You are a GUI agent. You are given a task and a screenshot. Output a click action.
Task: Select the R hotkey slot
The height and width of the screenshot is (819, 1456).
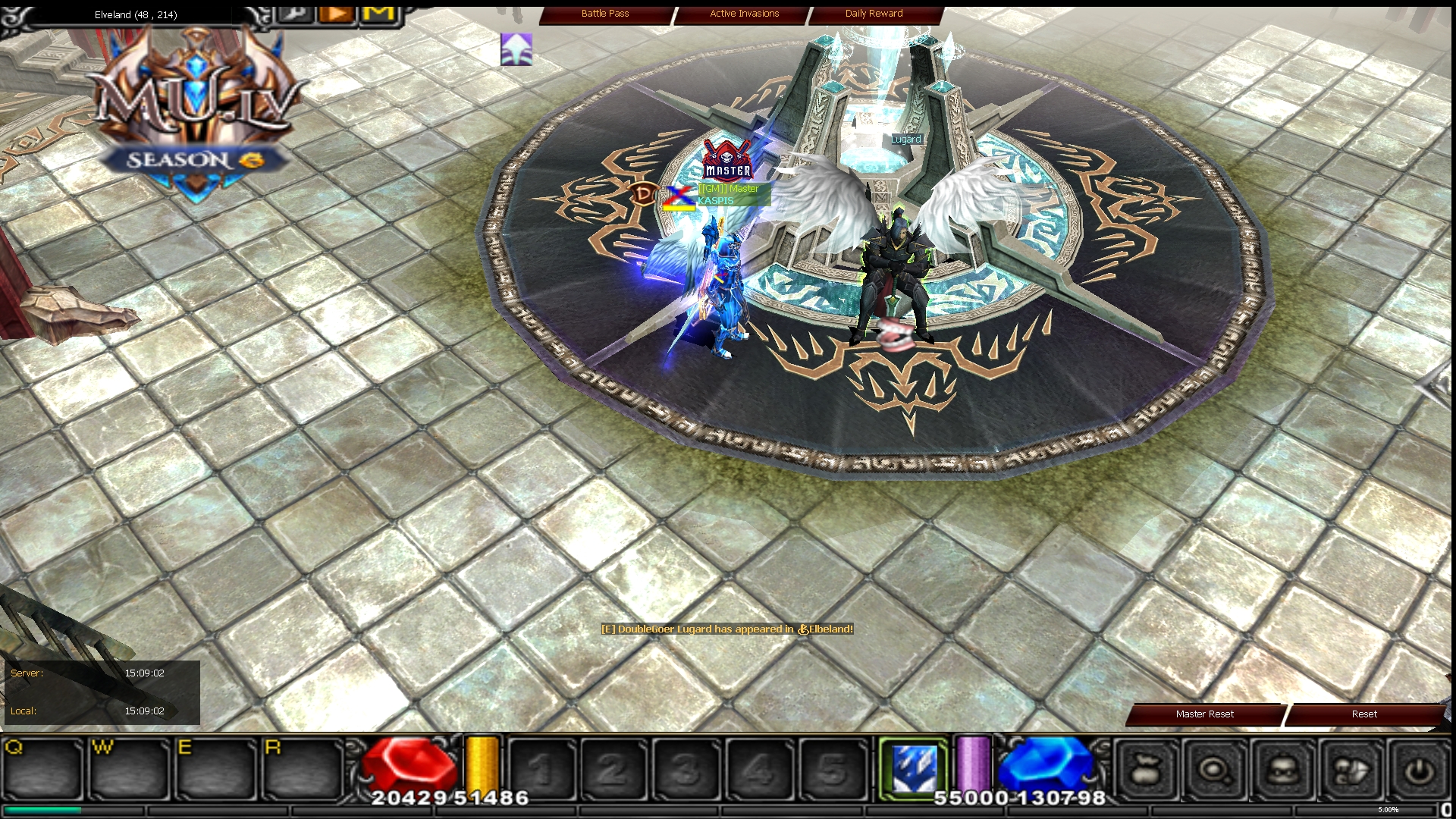click(303, 770)
